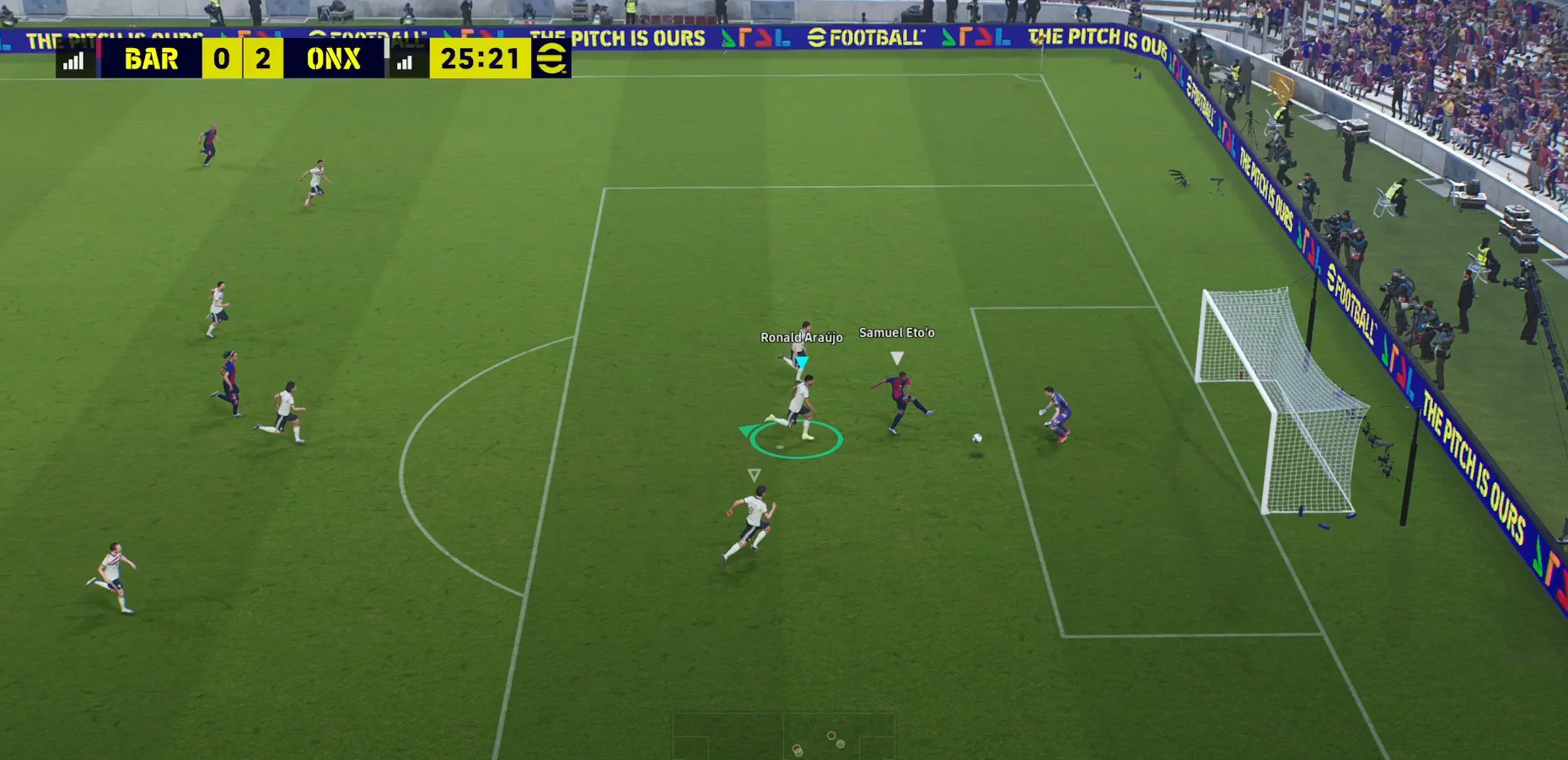Click ONX's score of 2
Screen dimensions: 1568x760
(262, 59)
